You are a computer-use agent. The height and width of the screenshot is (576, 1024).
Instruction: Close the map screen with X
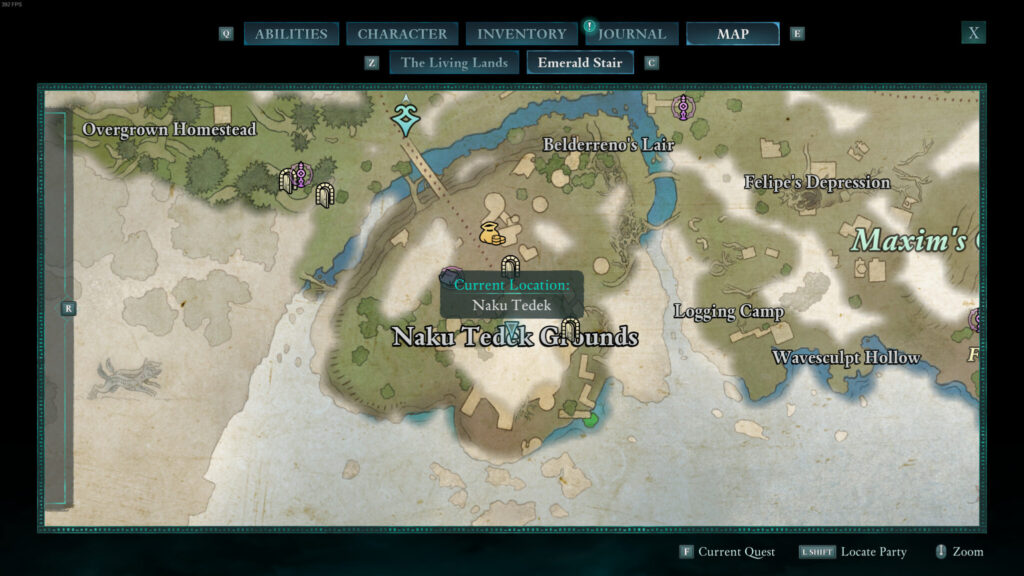coord(973,33)
